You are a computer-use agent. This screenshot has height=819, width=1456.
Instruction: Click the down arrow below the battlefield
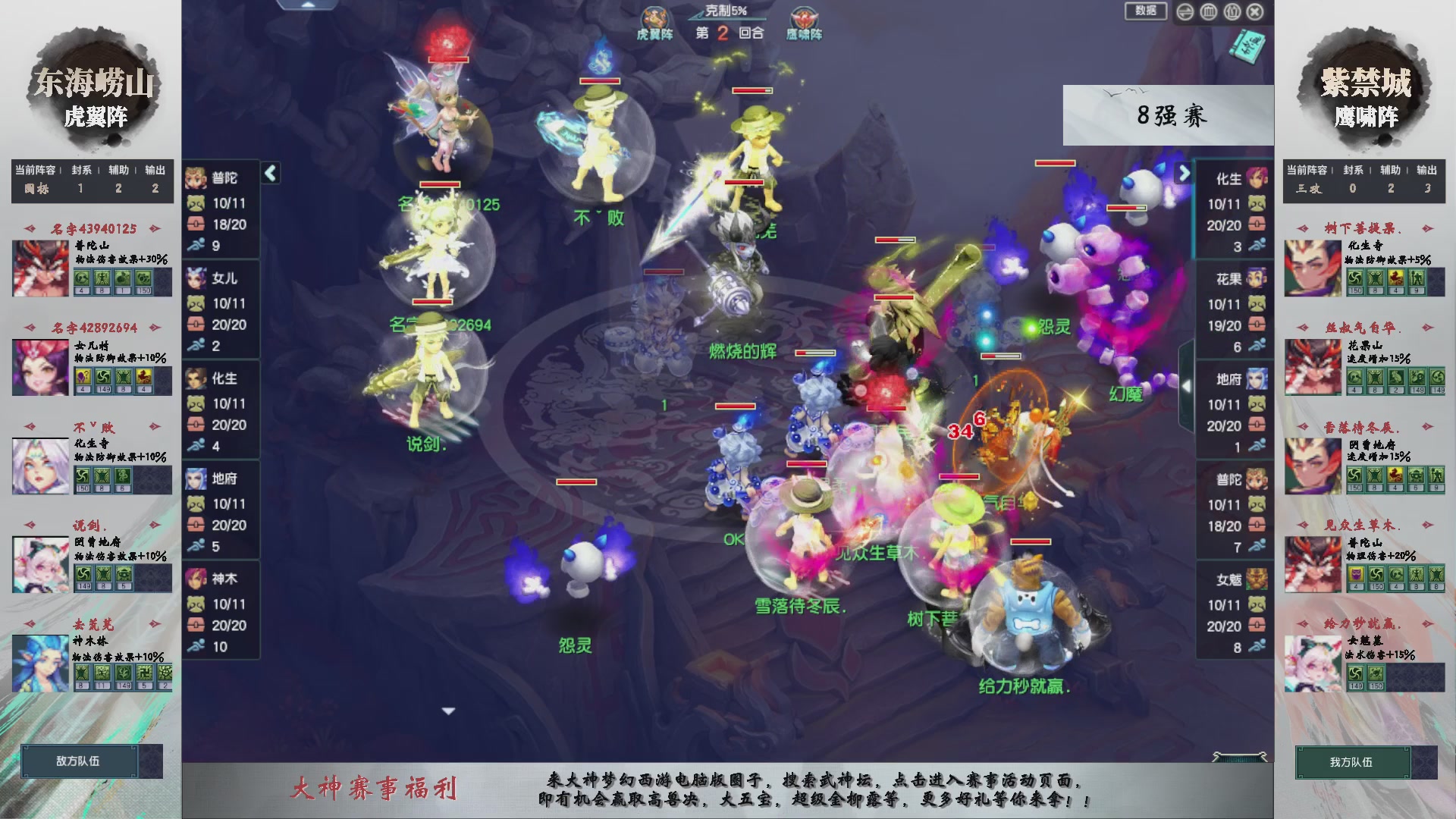[x=447, y=711]
